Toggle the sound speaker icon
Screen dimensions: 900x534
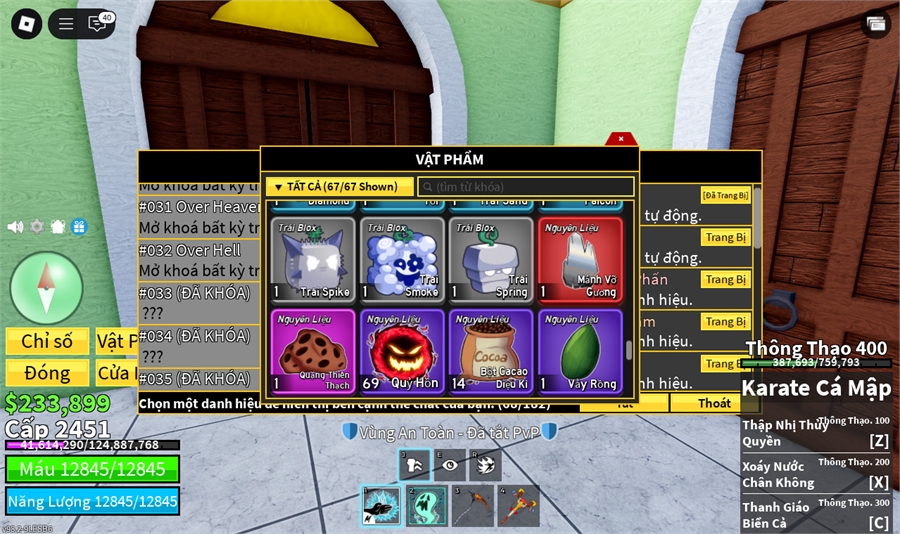click(x=15, y=227)
